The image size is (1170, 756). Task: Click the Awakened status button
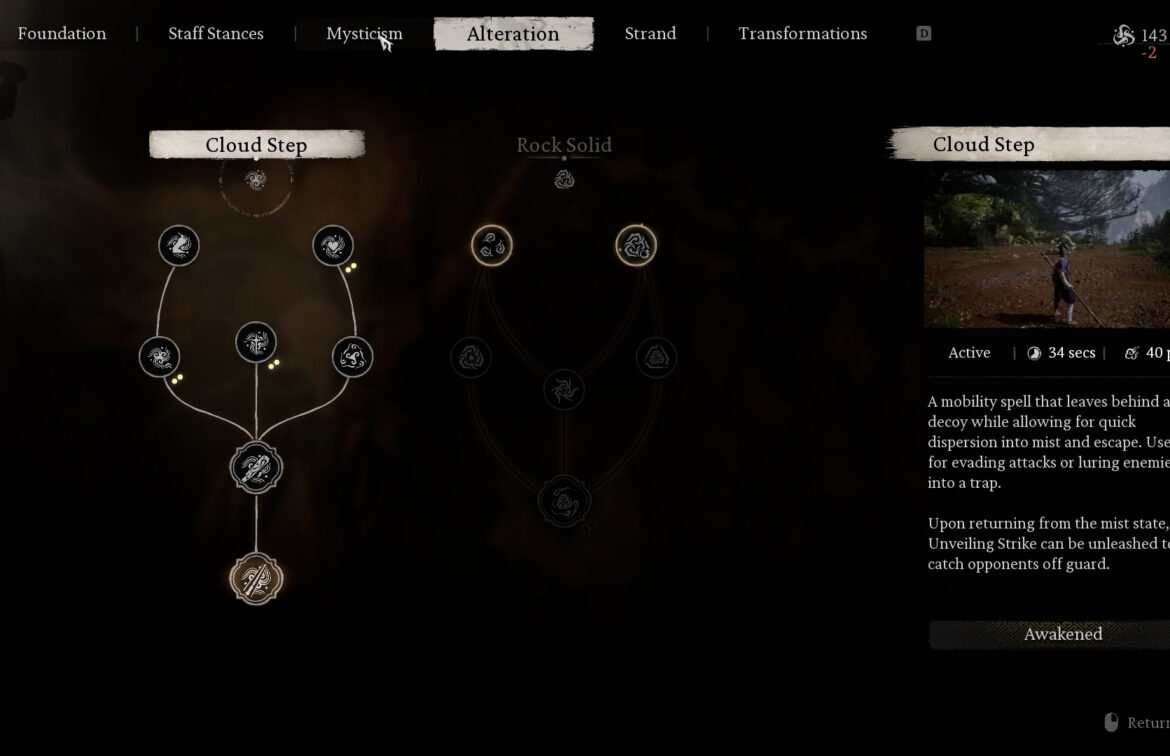1062,634
